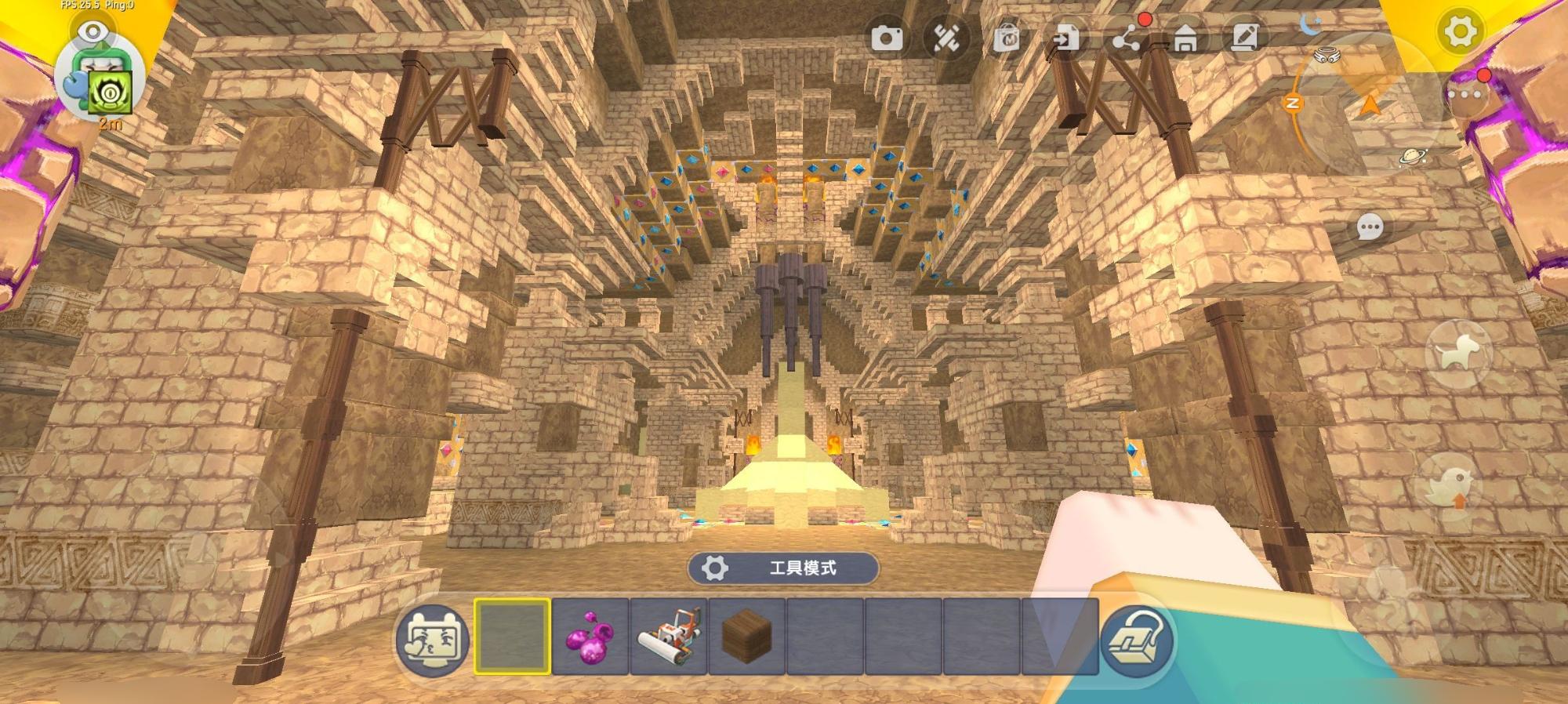Image resolution: width=1568 pixels, height=704 pixels.
Task: Open the share button
Action: [x=1127, y=38]
